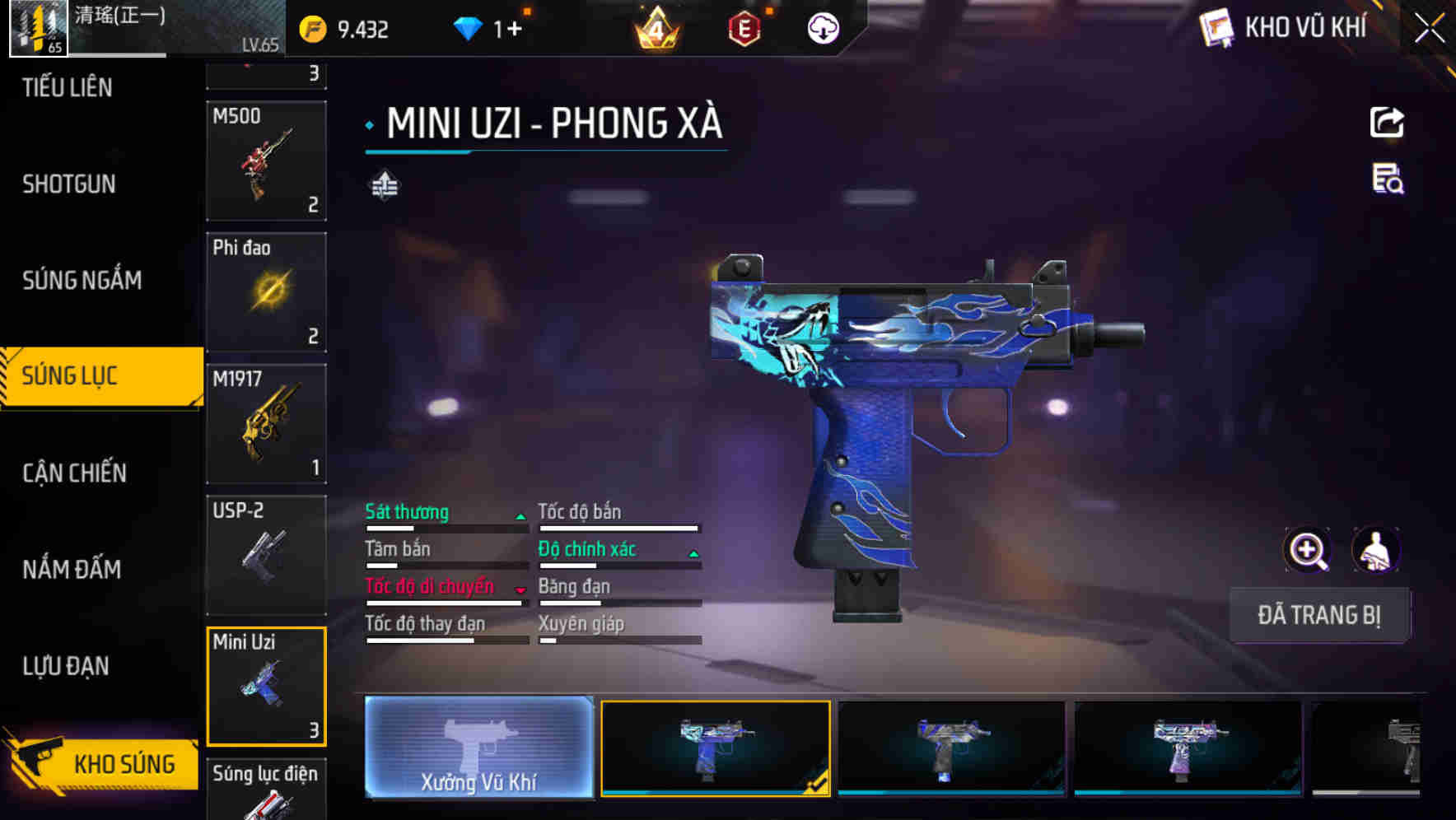Open the player profile avatar at top left
The height and width of the screenshot is (820, 1456).
pyautogui.click(x=36, y=29)
